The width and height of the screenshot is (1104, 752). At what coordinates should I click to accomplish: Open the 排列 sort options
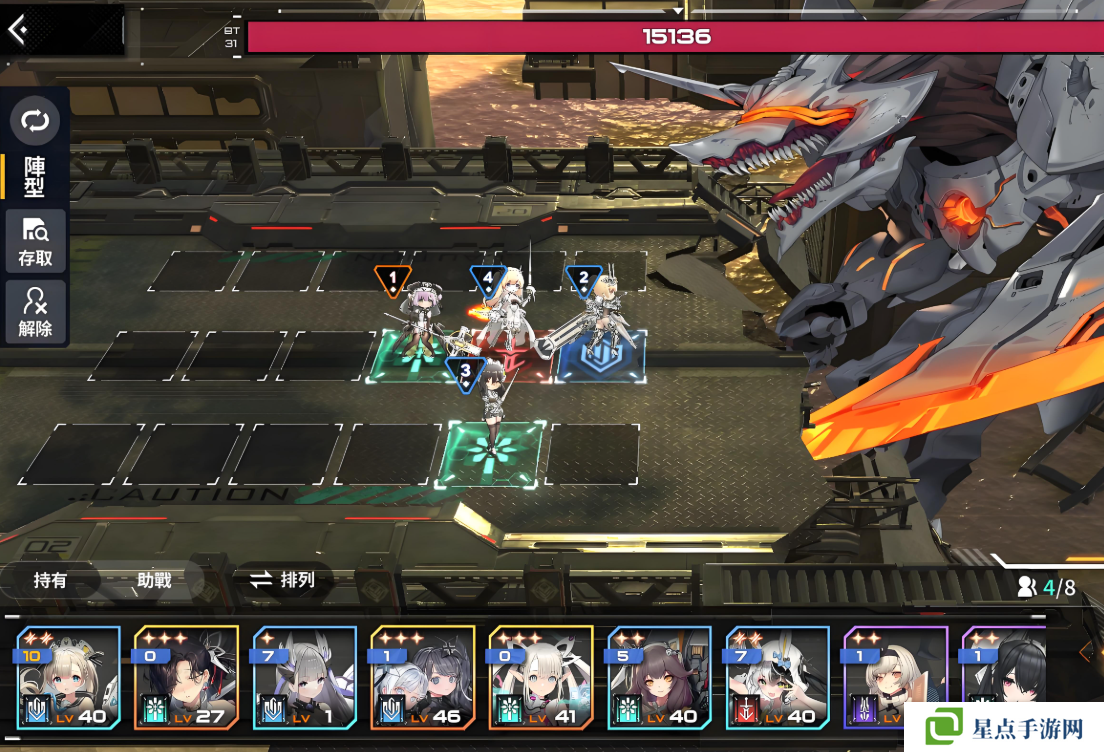click(x=283, y=580)
